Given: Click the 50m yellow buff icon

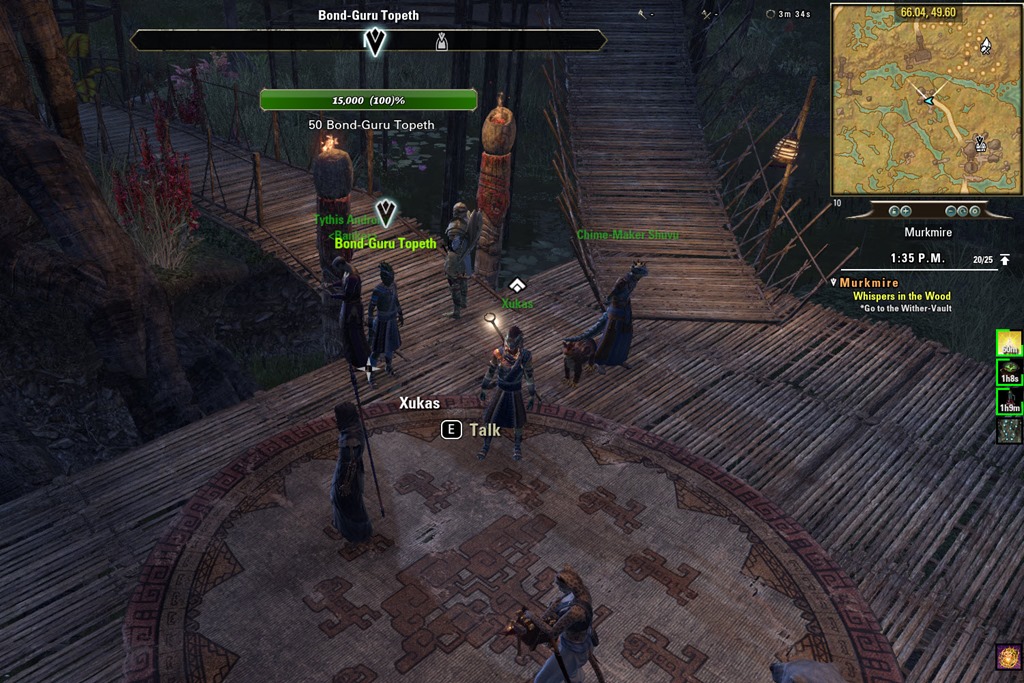Looking at the screenshot, I should click(x=1008, y=343).
